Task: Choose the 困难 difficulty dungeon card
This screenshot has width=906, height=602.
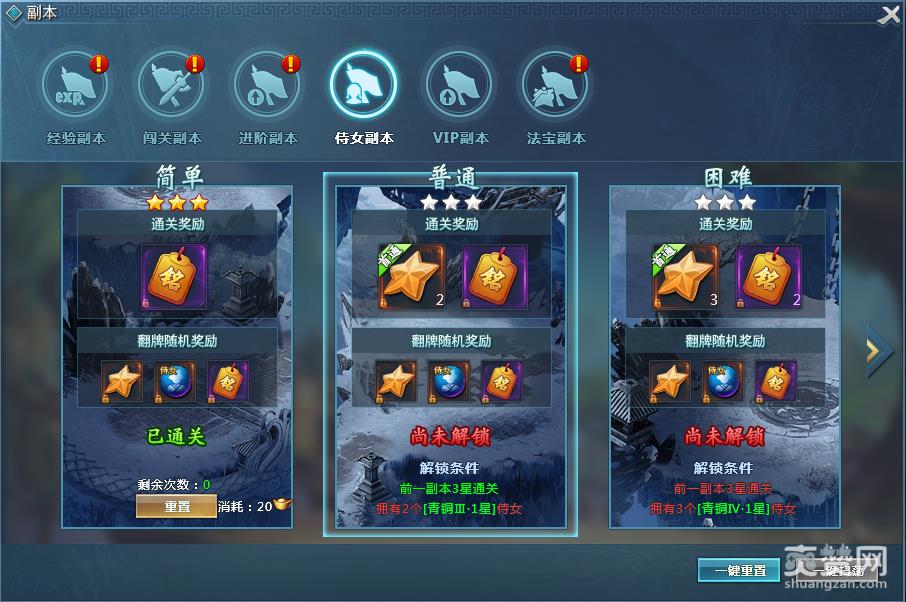Action: pos(725,350)
